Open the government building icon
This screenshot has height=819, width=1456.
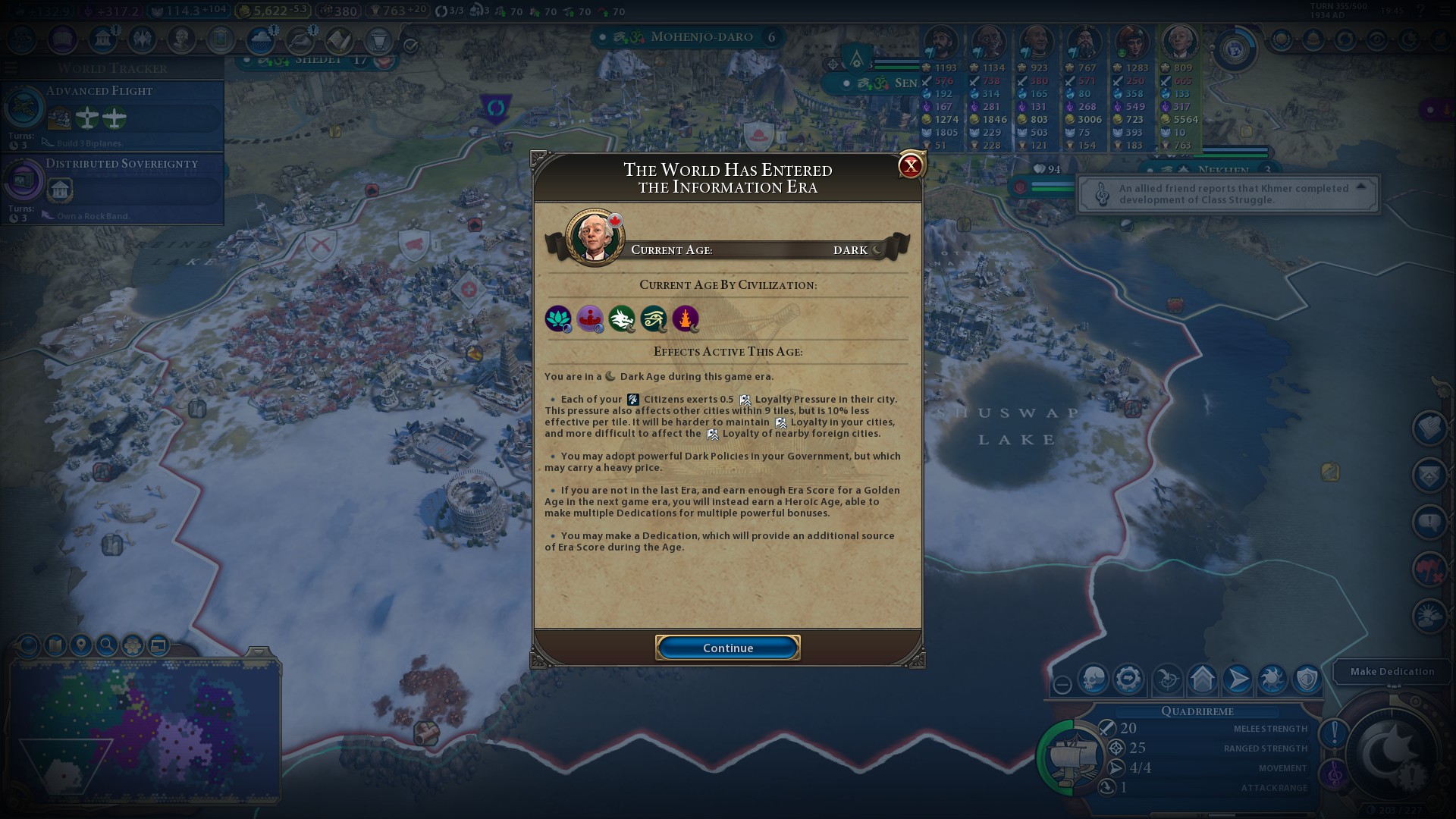(102, 38)
